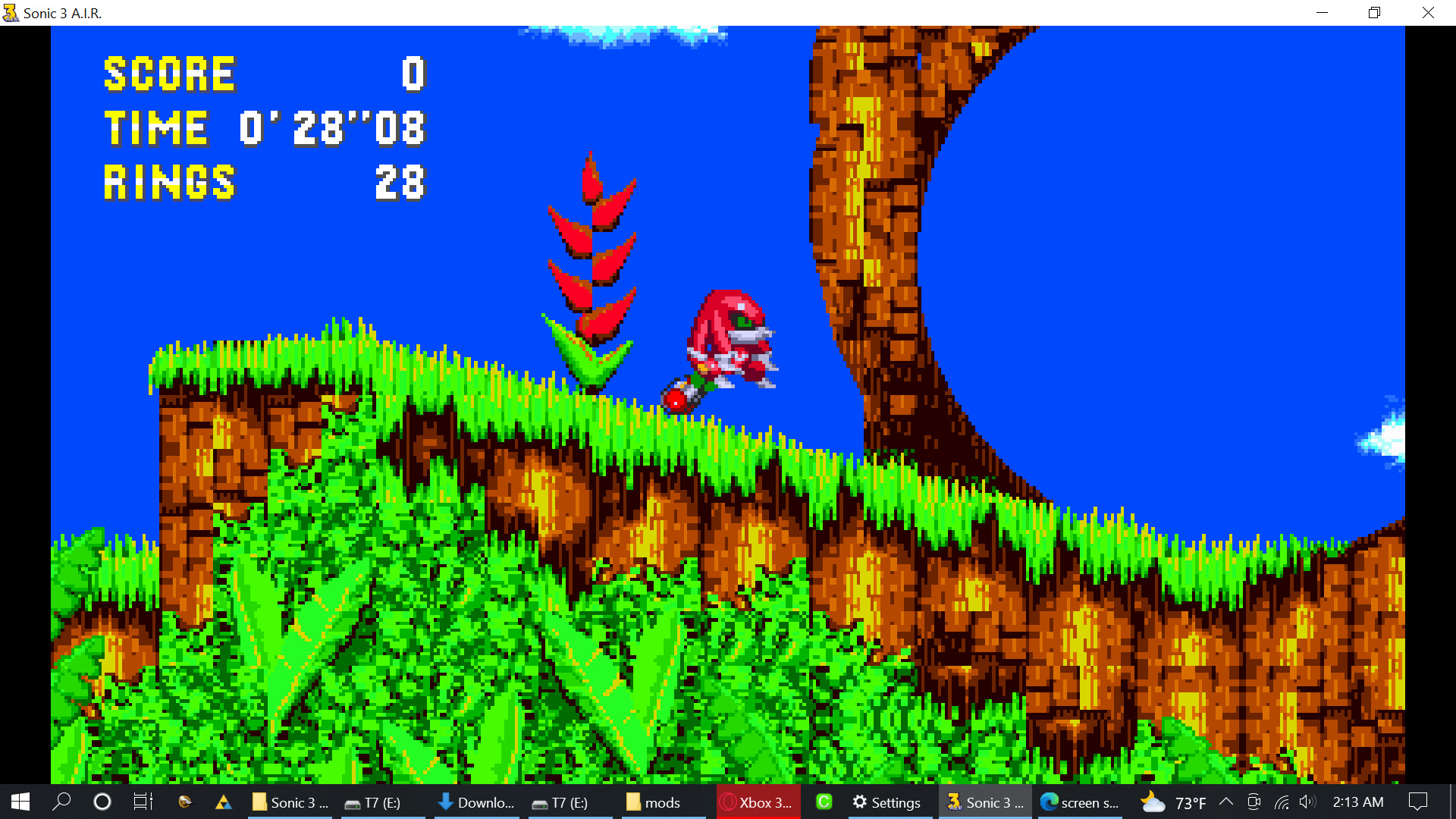Open the Sonic 3 File Explorer window

pos(290,802)
